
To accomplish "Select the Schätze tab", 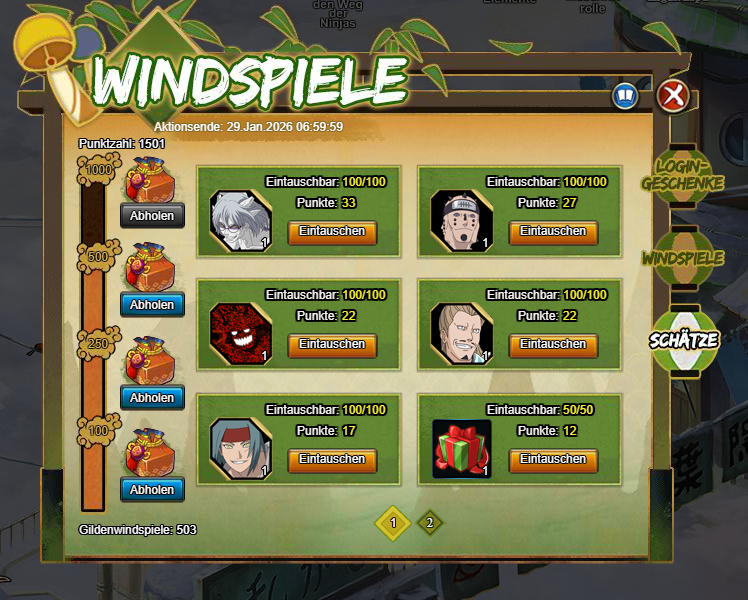I will (684, 339).
